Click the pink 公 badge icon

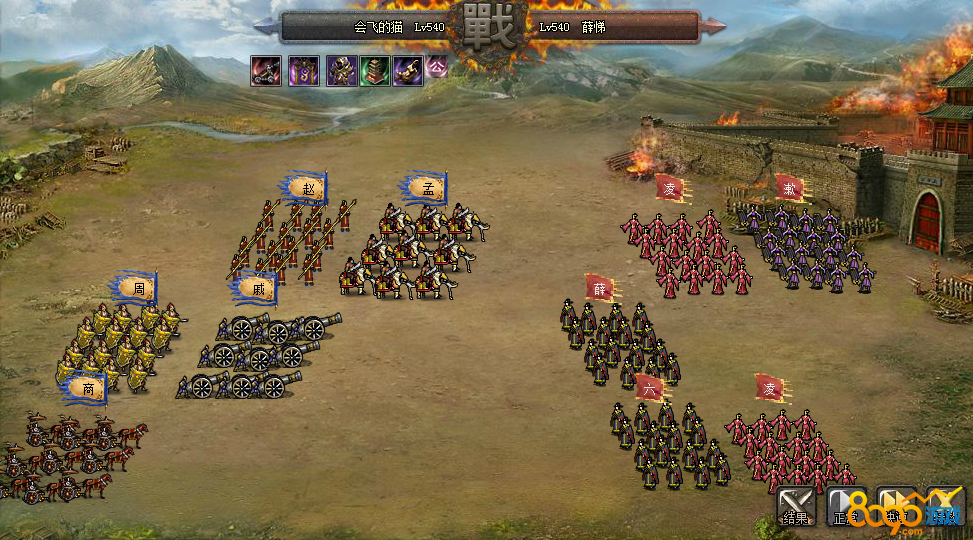(x=436, y=66)
